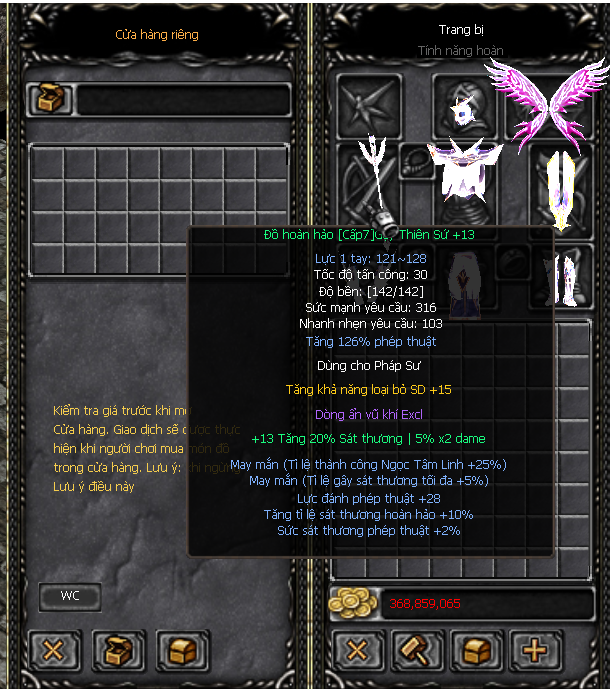The height and width of the screenshot is (689, 610).
Task: Close the personal store panel with X
Action: coord(53,651)
